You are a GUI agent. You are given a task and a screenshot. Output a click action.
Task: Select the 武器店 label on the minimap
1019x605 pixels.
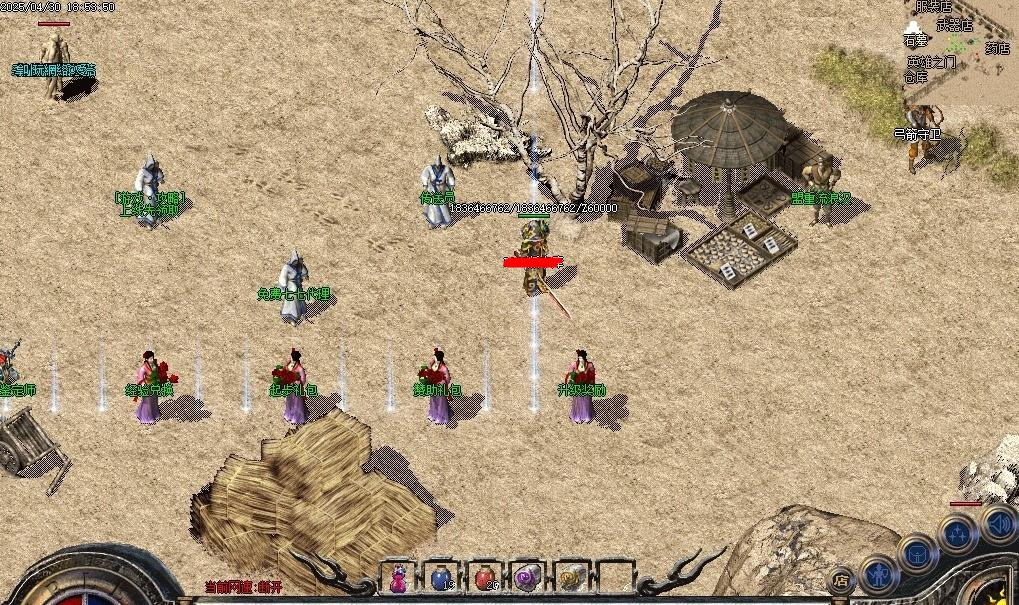coord(954,26)
